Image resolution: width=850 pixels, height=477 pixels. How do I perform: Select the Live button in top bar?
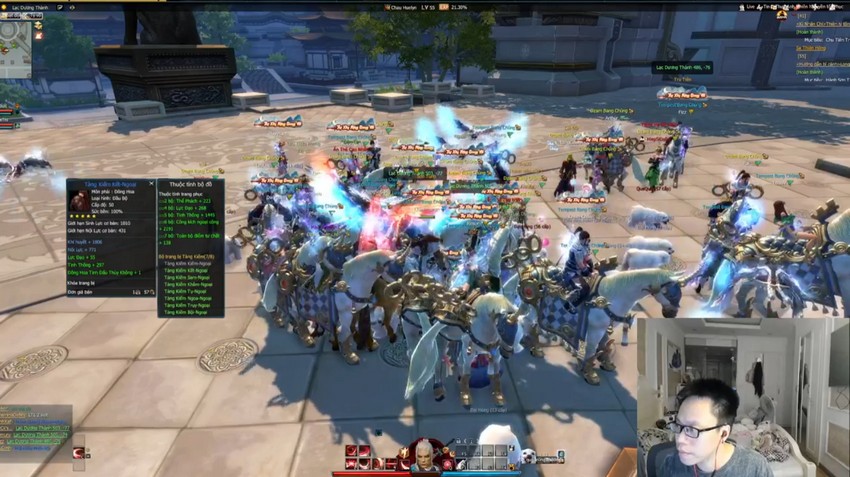(750, 7)
